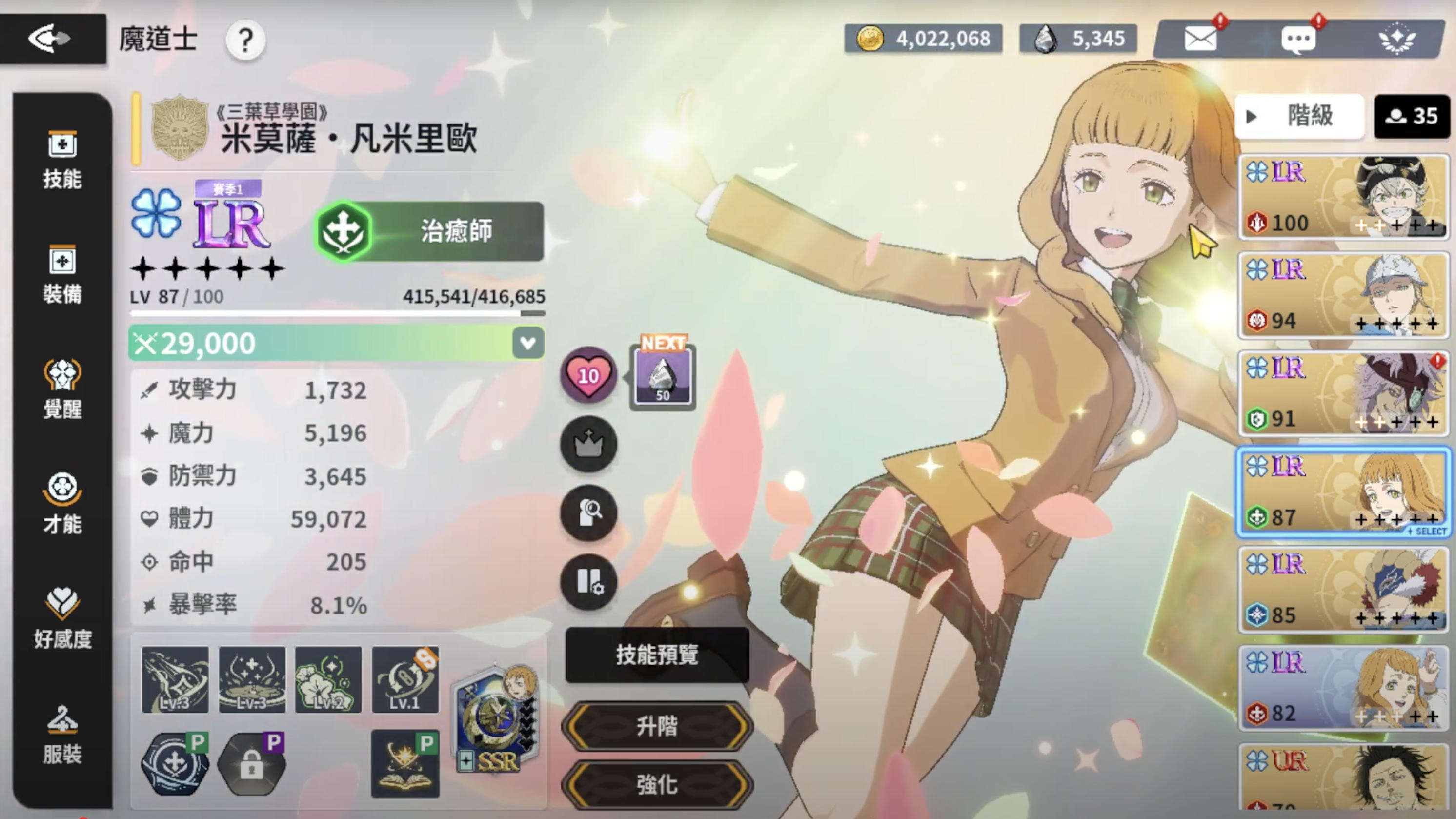Open the question mark help
Viewport: 1456px width, 819px height.
point(245,40)
